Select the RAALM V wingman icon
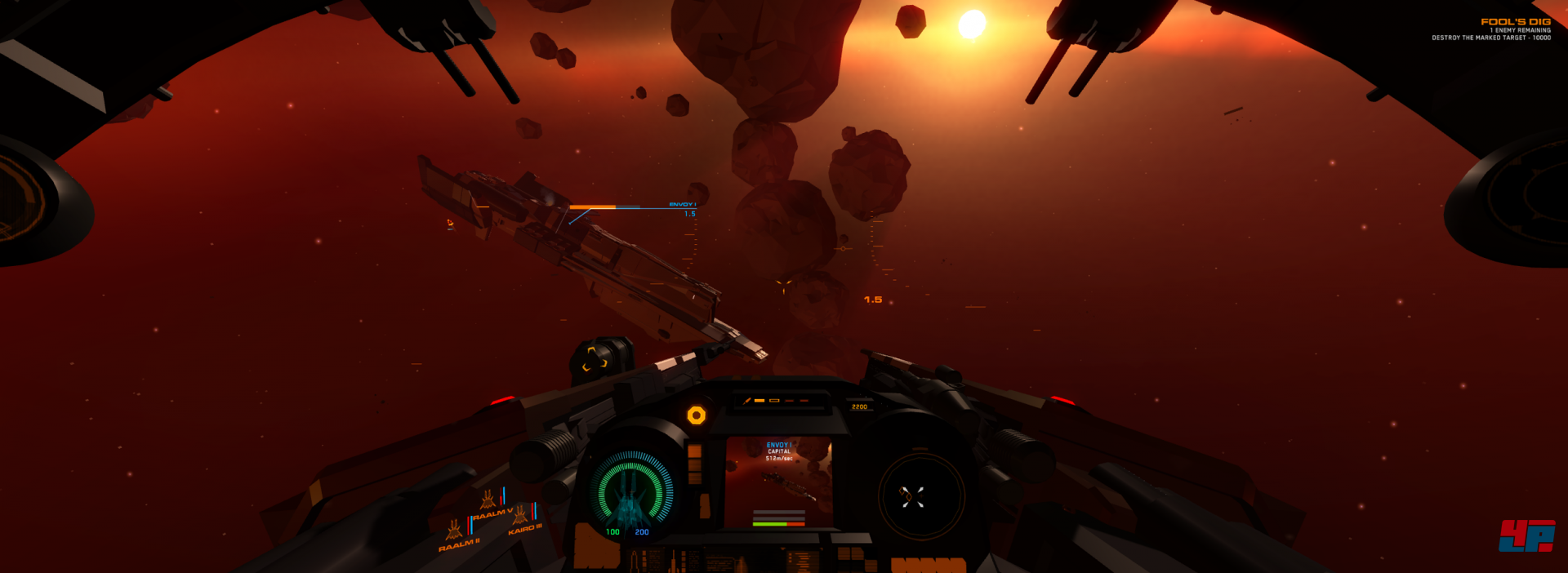This screenshot has height=573, width=1568. (488, 500)
